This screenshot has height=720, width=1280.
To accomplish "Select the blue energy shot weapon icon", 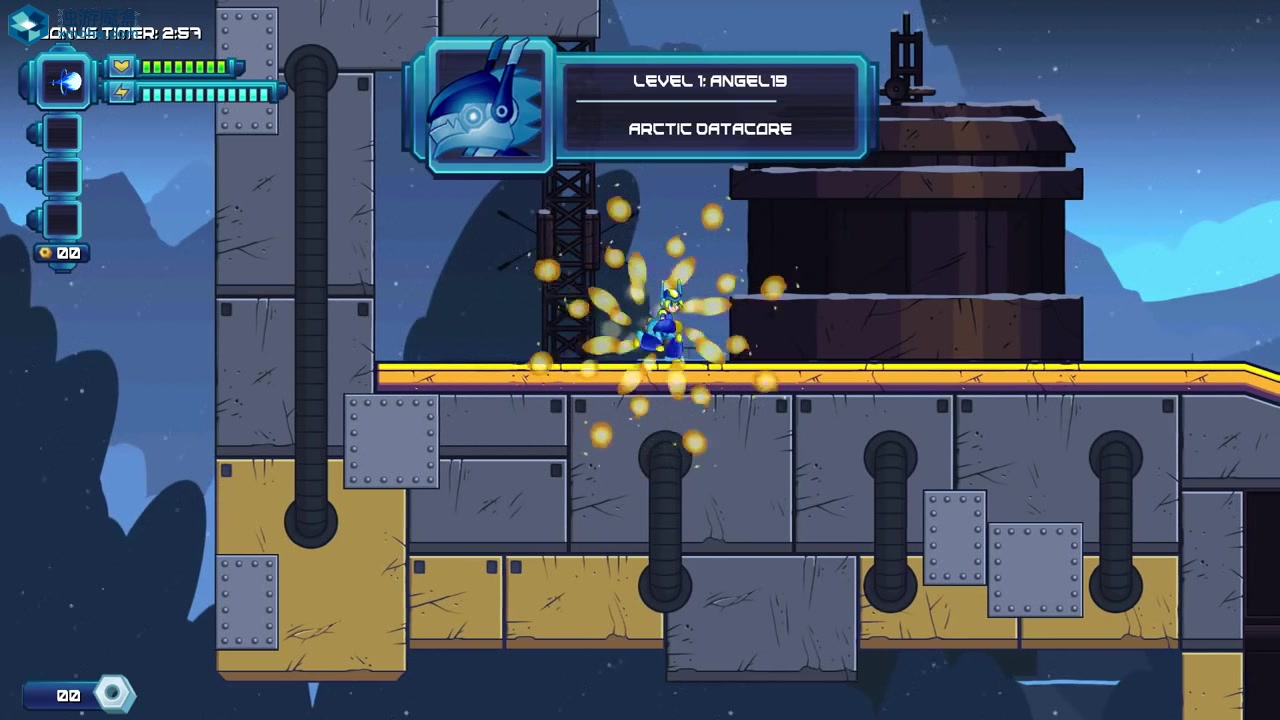I will (x=66, y=82).
